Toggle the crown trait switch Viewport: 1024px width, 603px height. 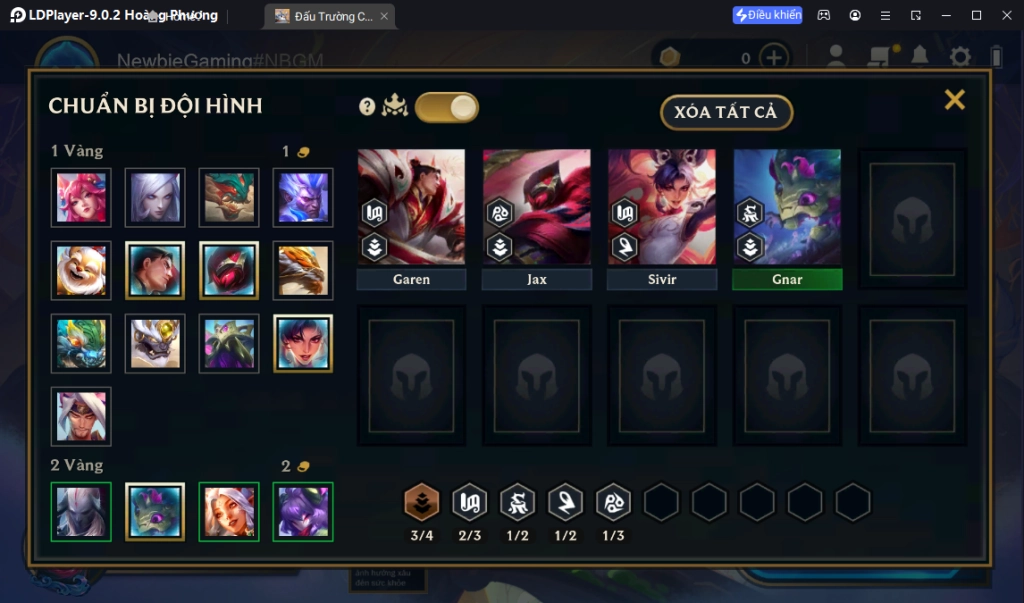coord(447,108)
